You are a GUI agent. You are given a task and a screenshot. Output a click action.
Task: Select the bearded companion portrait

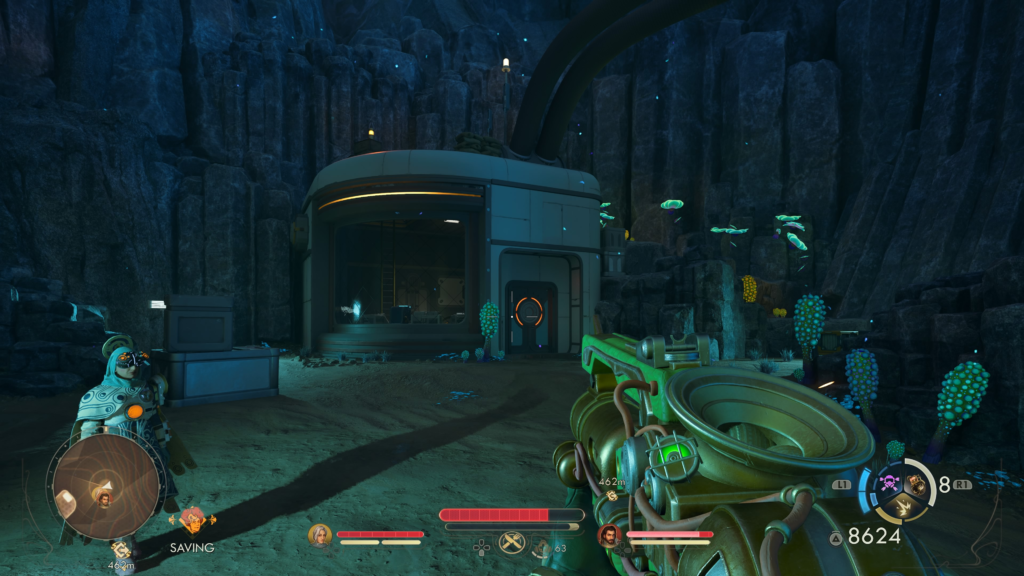(609, 535)
